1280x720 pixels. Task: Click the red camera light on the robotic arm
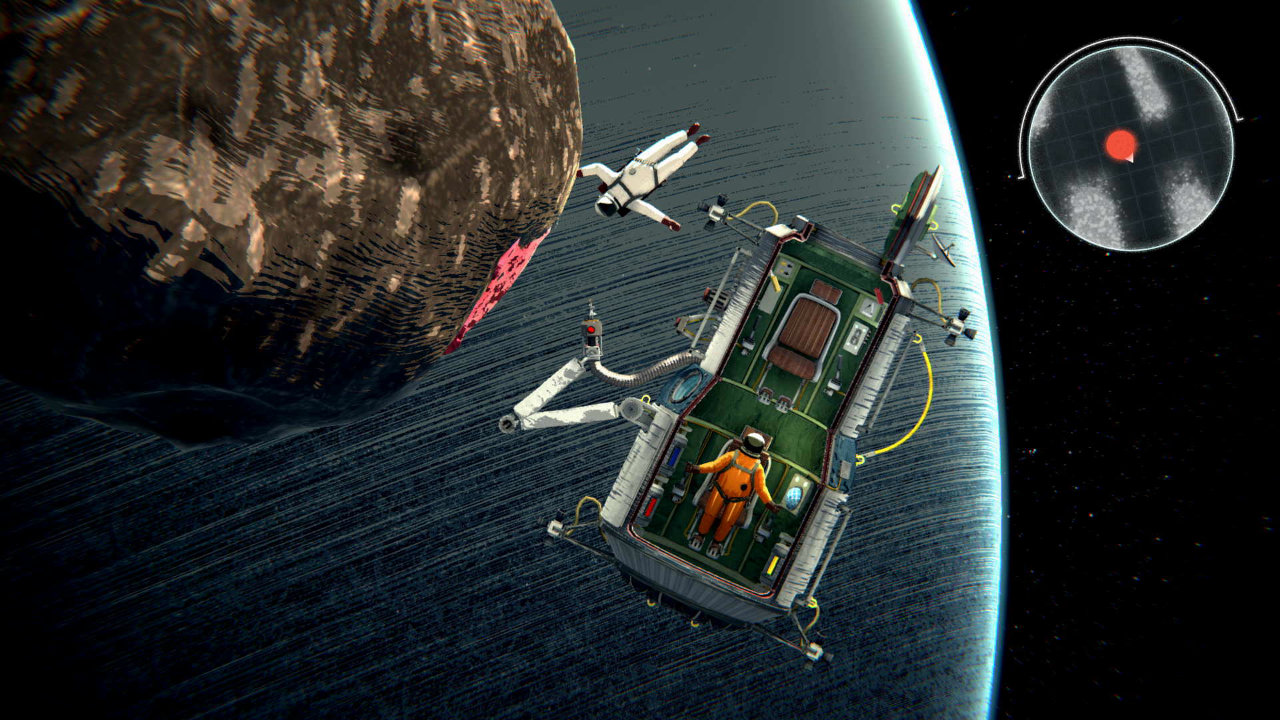pos(591,329)
